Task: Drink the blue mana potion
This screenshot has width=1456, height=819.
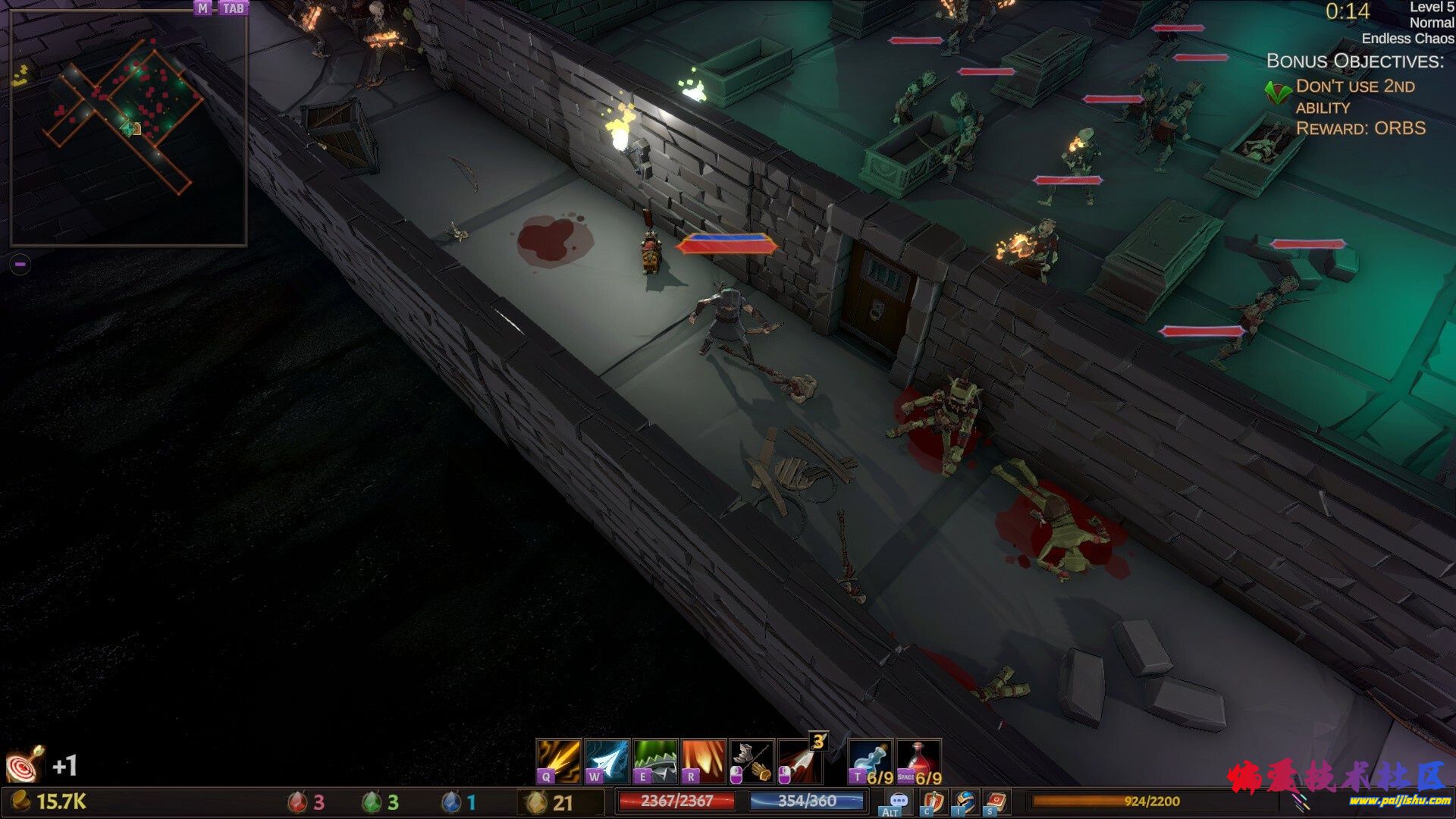Action: (x=870, y=761)
